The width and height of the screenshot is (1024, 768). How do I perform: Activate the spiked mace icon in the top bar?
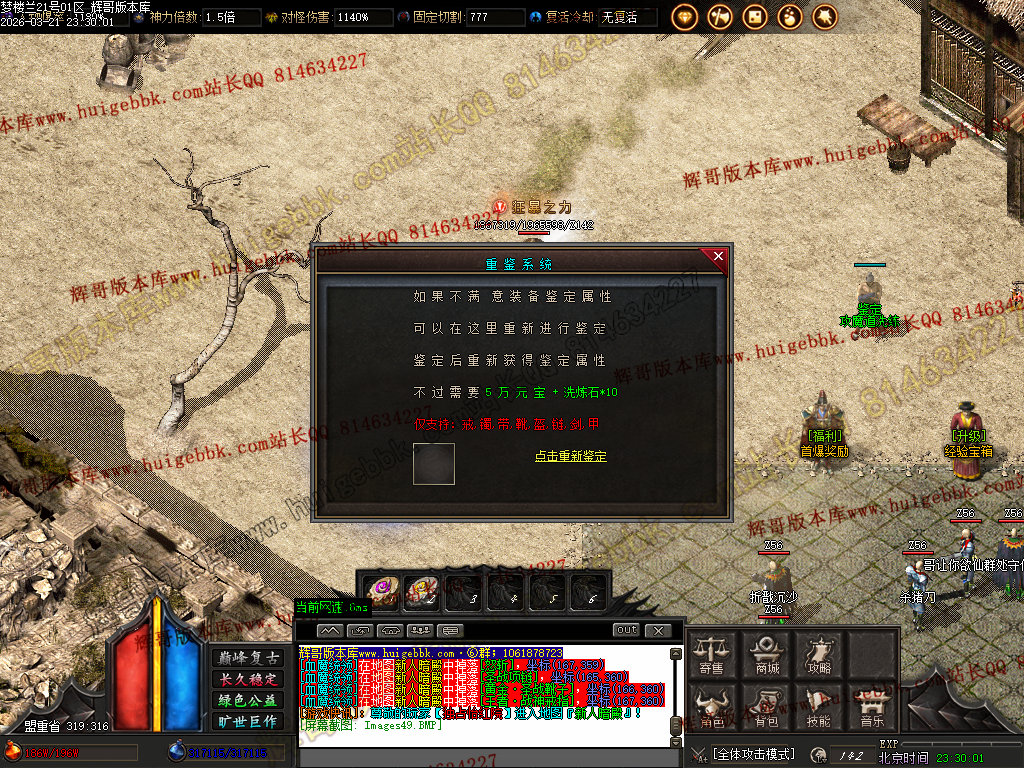pos(825,16)
